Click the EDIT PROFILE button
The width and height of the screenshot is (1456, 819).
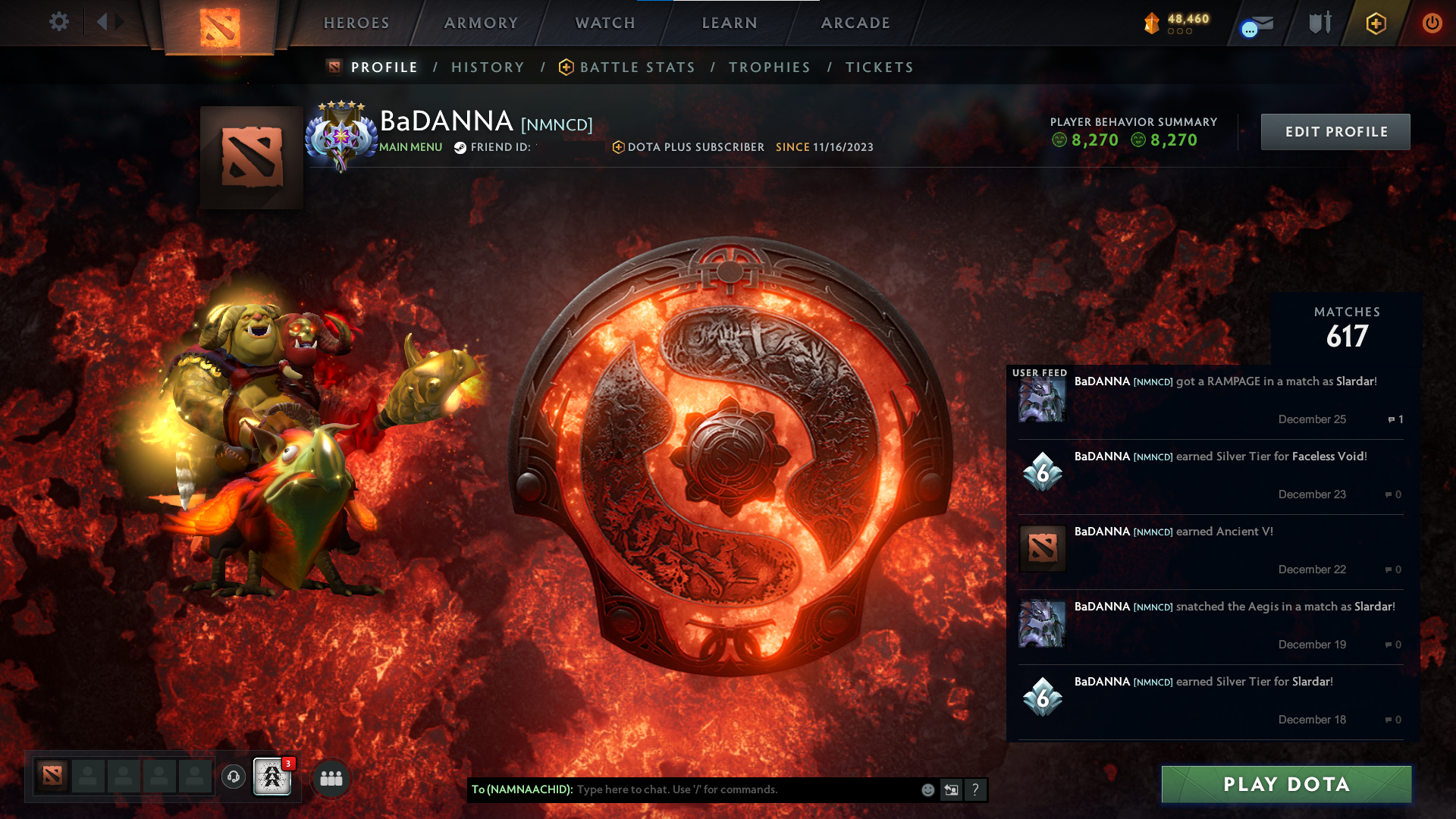[x=1335, y=131]
